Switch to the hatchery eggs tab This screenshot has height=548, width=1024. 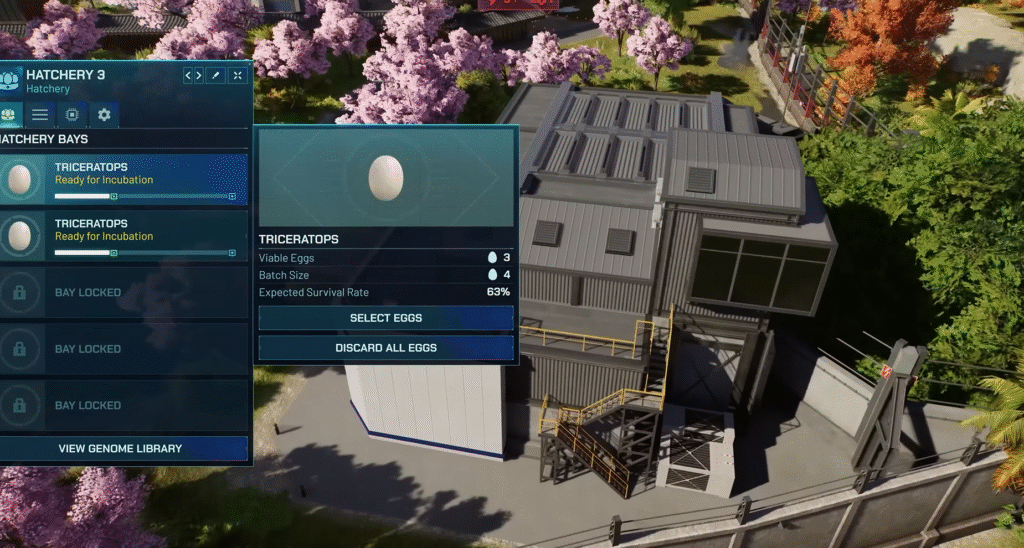(10, 114)
